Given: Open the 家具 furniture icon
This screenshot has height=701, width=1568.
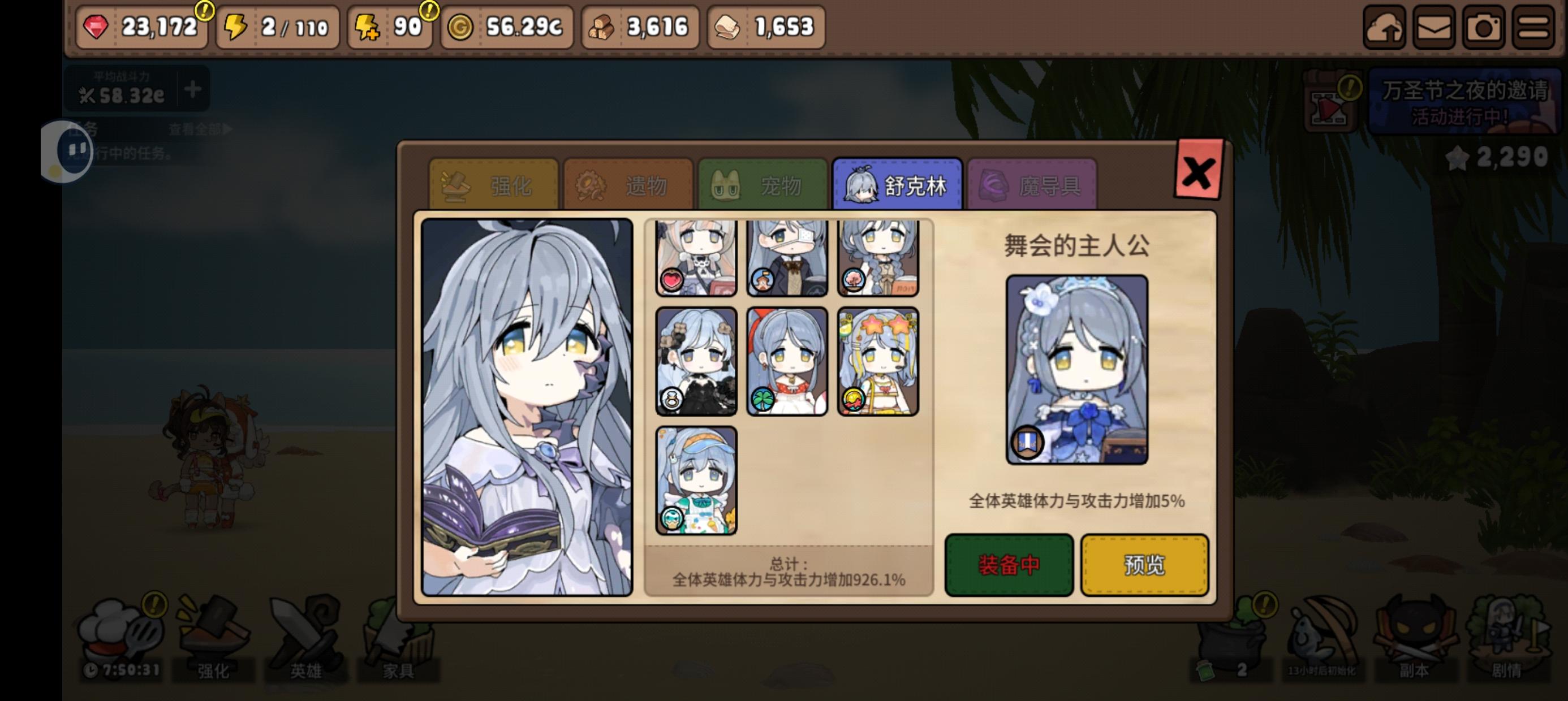Looking at the screenshot, I should [x=397, y=633].
